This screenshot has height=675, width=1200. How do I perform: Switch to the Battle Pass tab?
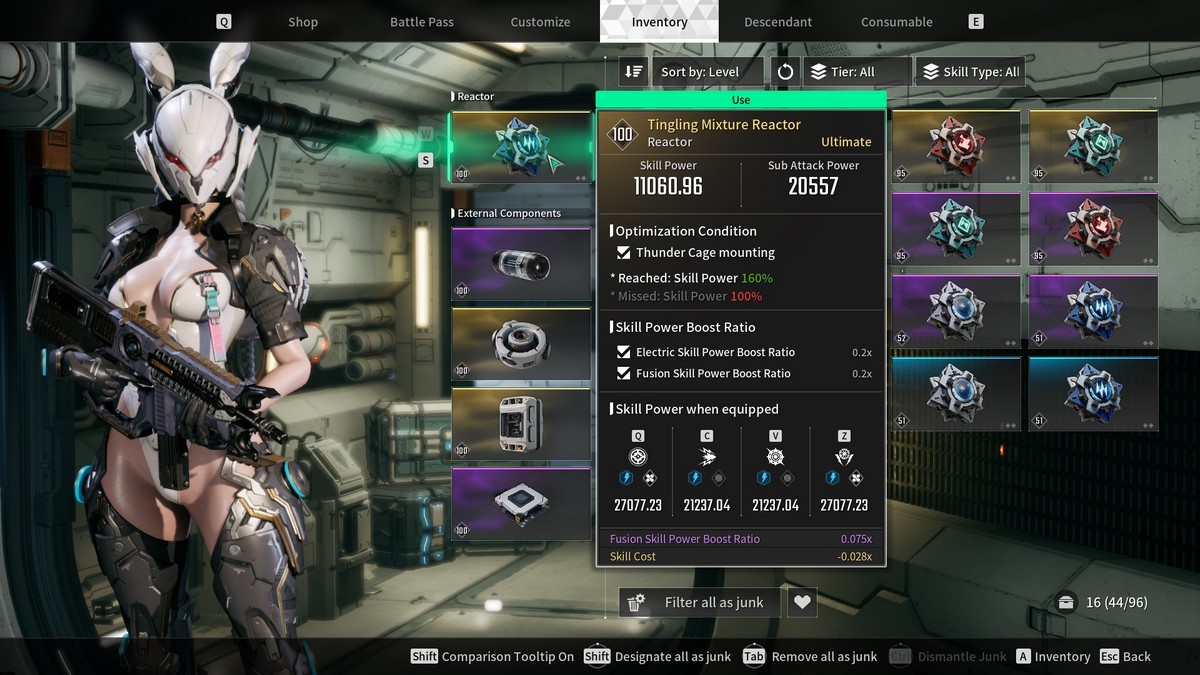click(x=421, y=22)
